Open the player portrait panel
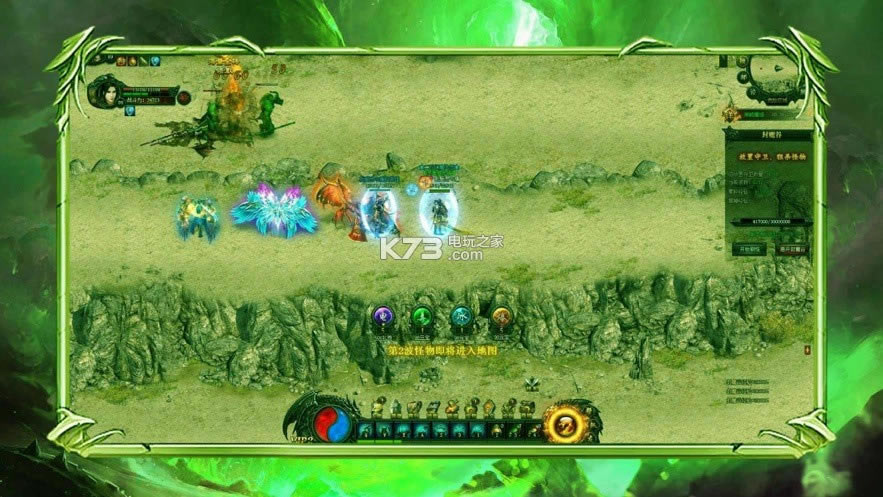Image resolution: width=883 pixels, height=497 pixels. pyautogui.click(x=106, y=94)
